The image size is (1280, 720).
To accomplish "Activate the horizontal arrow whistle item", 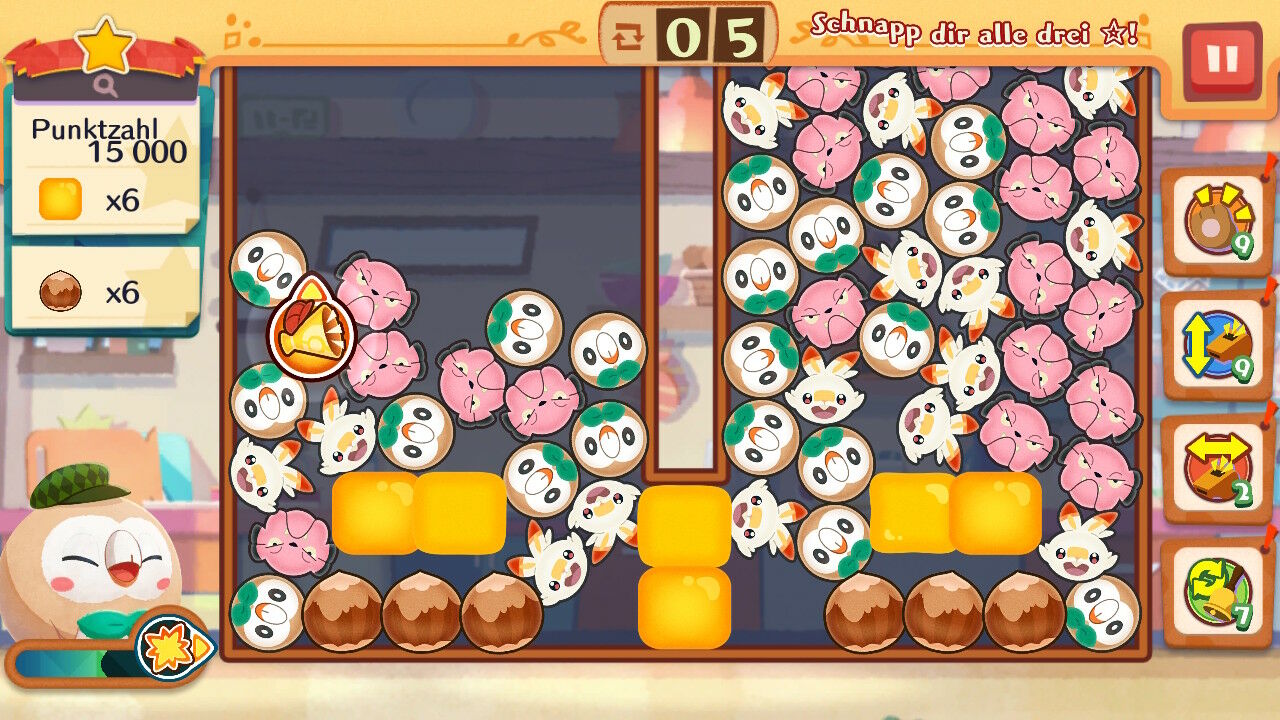I will [1216, 468].
